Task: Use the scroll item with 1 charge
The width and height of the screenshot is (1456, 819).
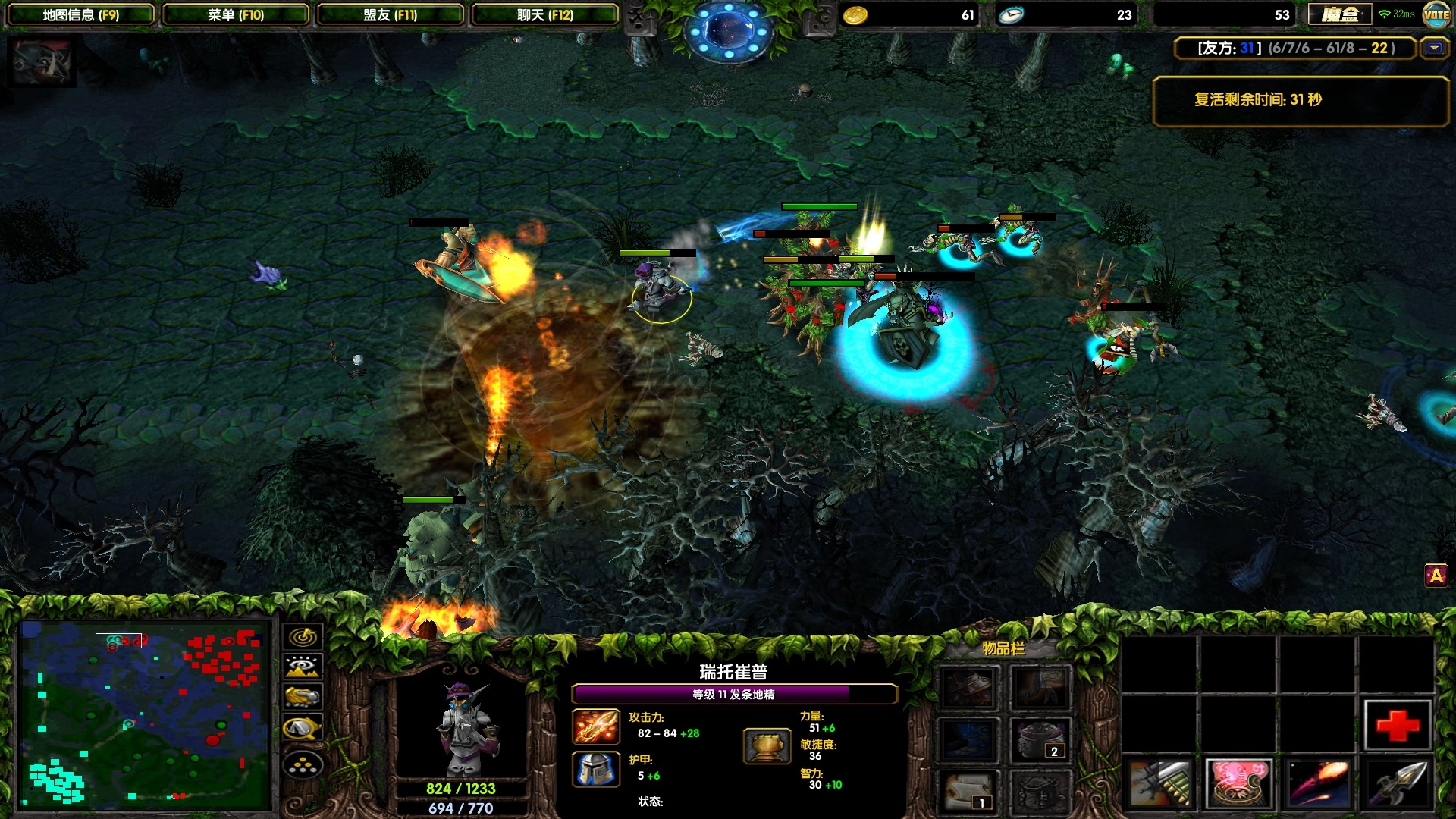Action: (x=968, y=790)
